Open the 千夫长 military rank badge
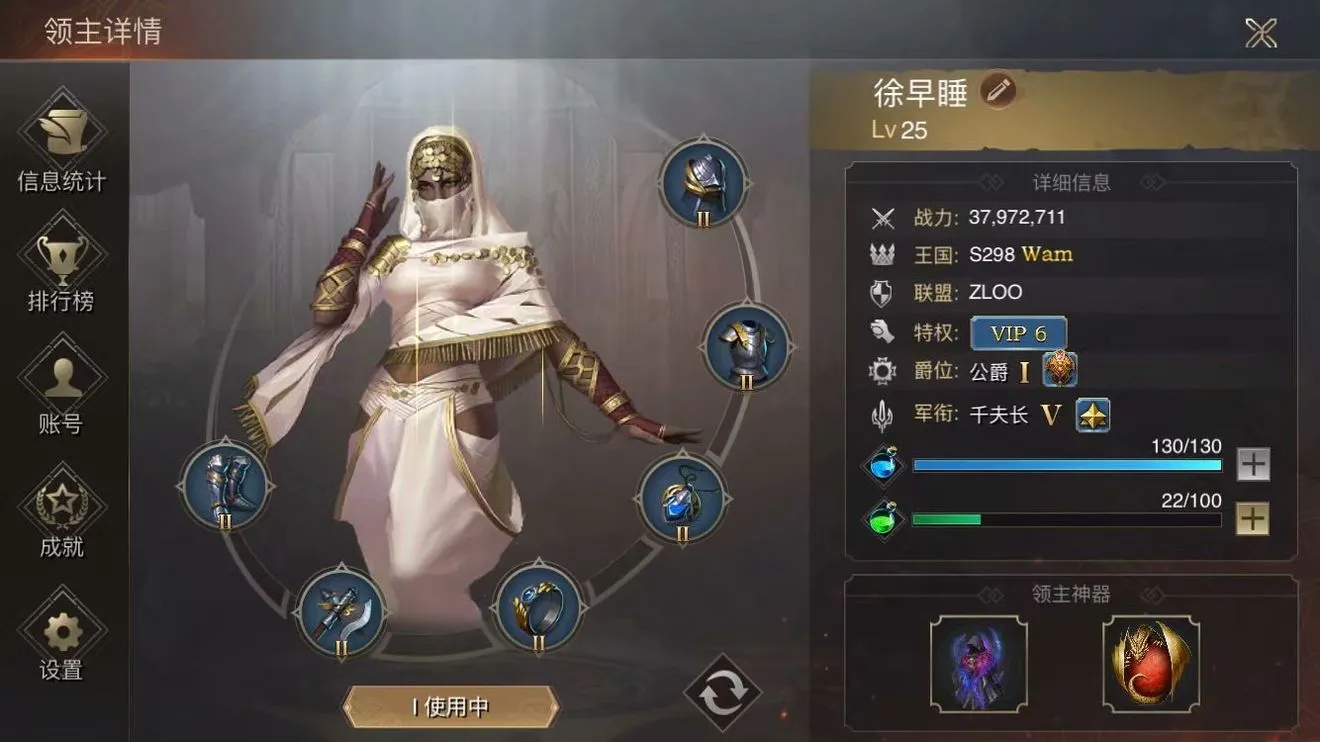The height and width of the screenshot is (742, 1320). (1092, 414)
